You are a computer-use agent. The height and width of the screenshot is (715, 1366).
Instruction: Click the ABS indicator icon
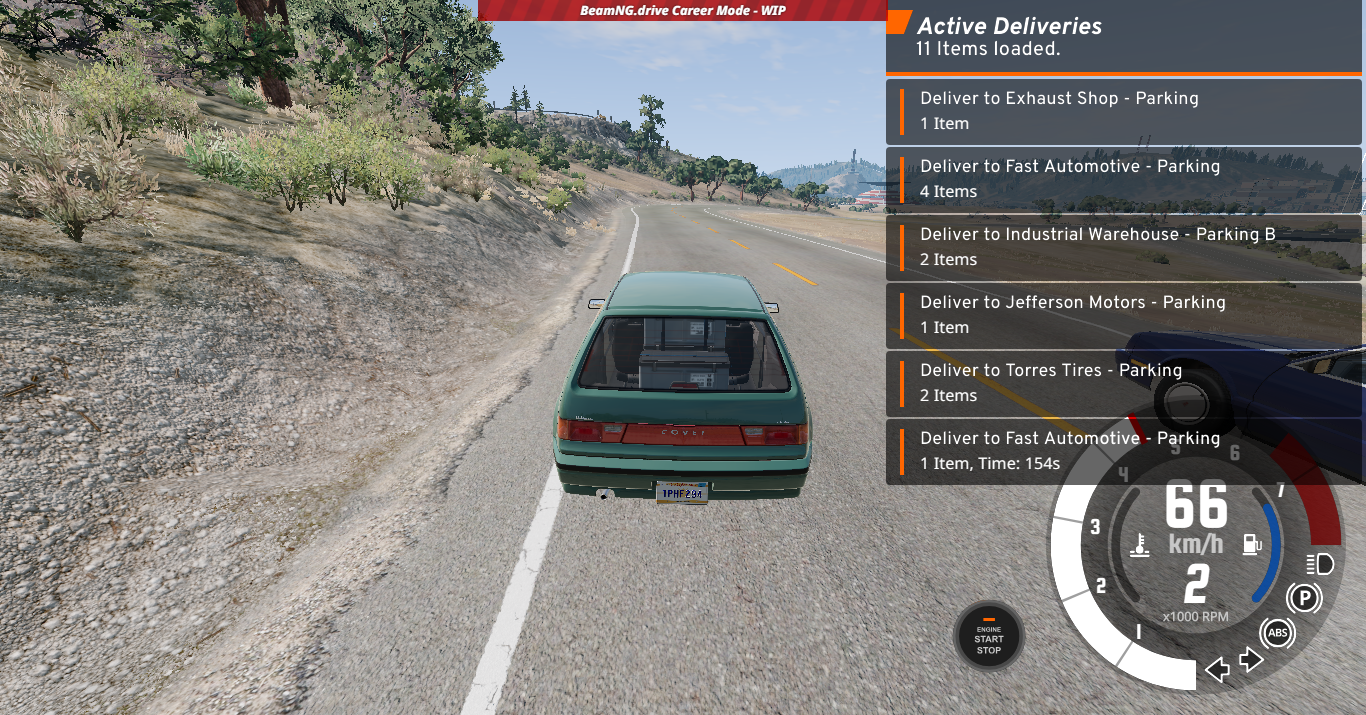click(1277, 633)
